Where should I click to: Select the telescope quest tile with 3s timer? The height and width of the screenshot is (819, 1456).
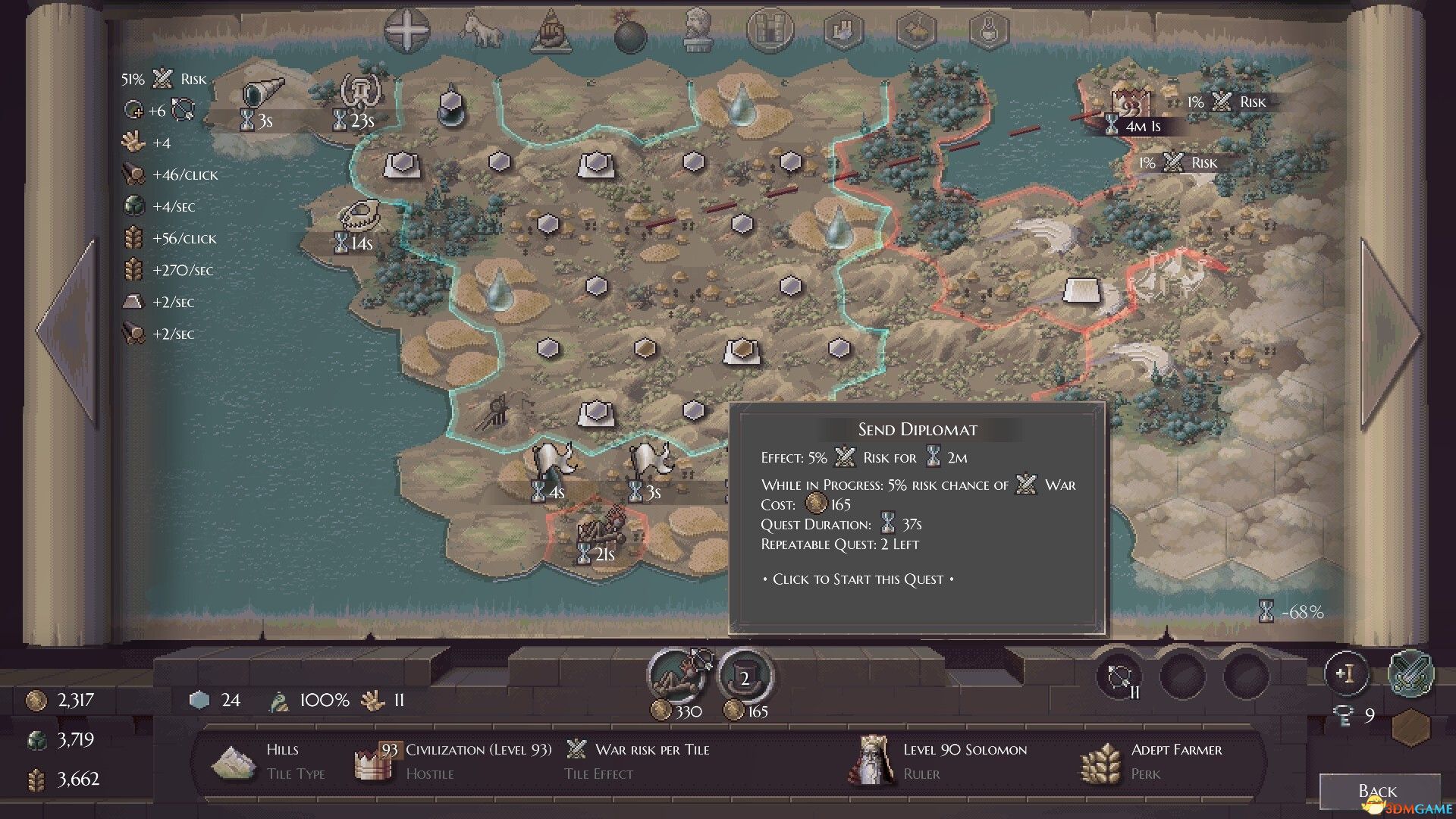[262, 94]
